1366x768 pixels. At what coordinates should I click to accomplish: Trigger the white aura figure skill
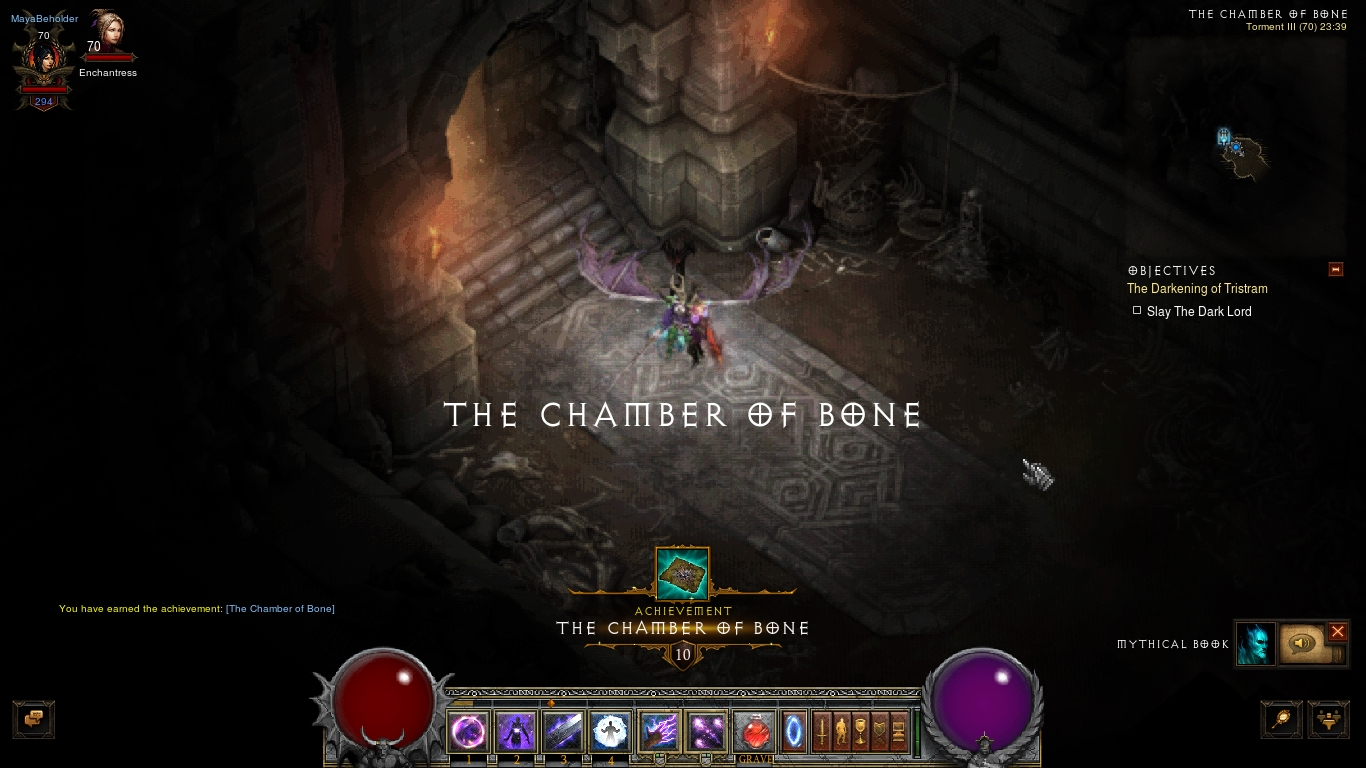pyautogui.click(x=611, y=732)
